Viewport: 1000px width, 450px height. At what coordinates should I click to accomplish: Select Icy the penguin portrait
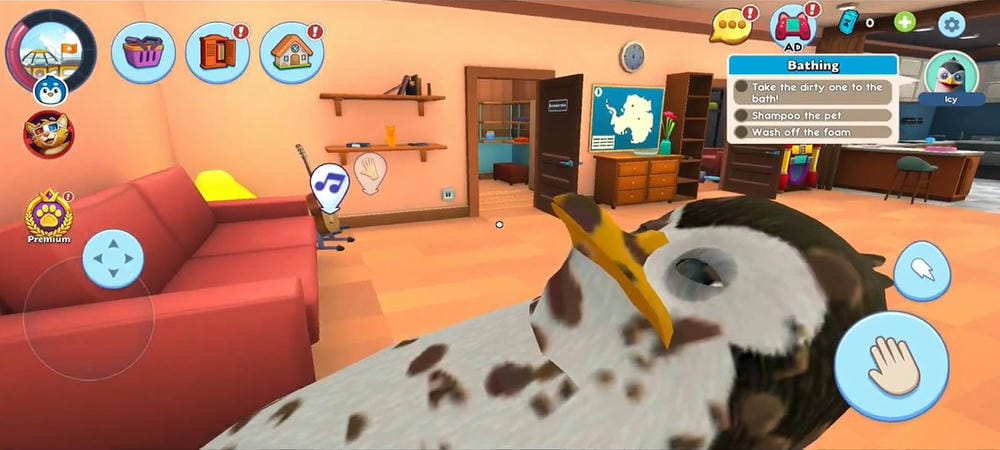tap(950, 78)
